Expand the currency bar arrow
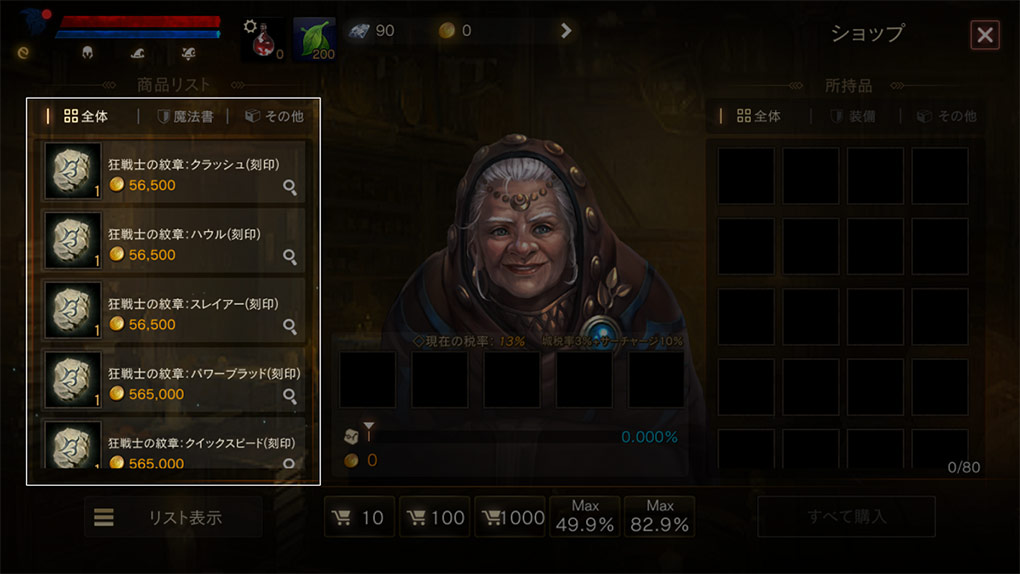This screenshot has width=1020, height=574. click(566, 31)
